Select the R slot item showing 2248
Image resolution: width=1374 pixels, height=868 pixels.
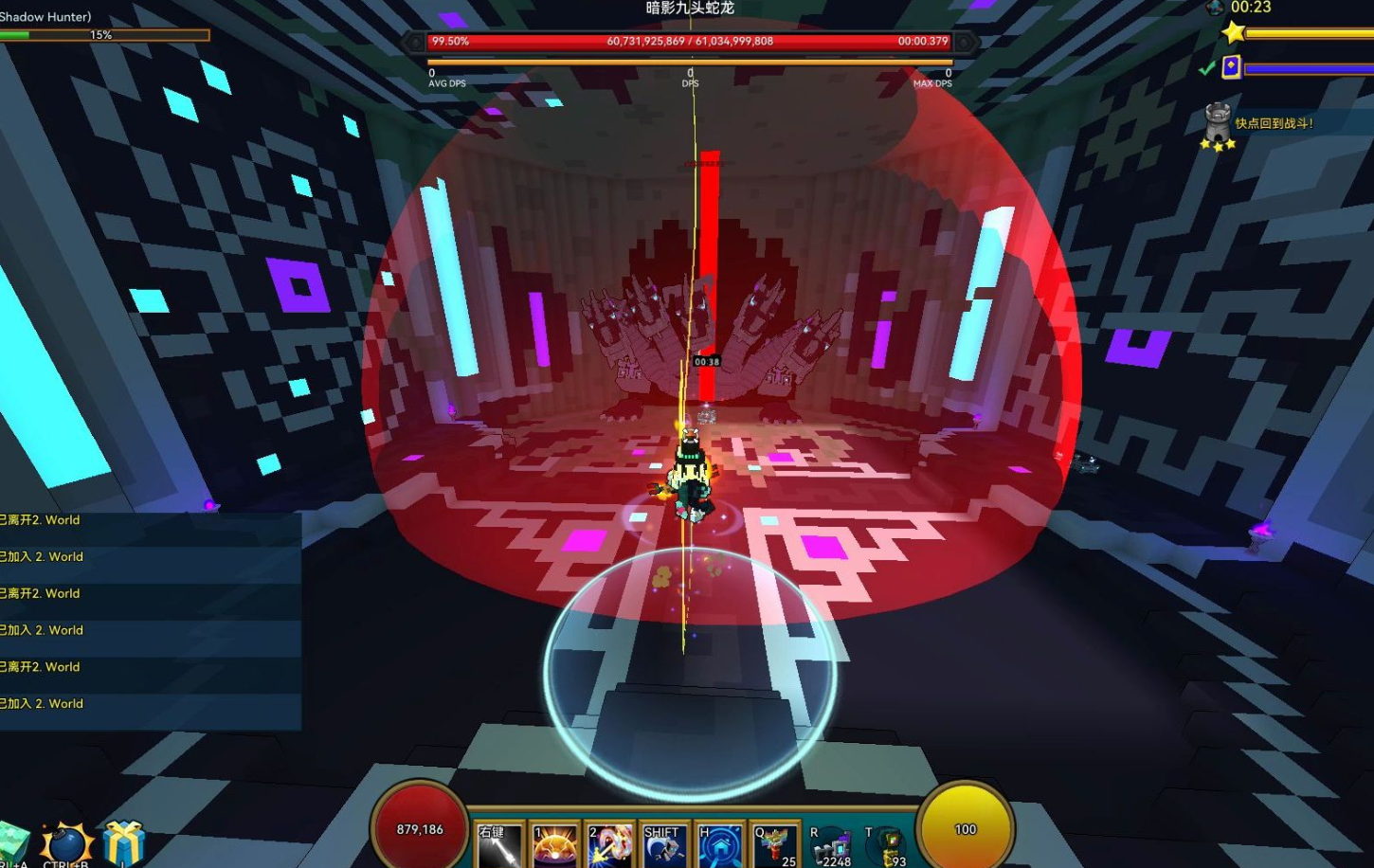[x=832, y=846]
